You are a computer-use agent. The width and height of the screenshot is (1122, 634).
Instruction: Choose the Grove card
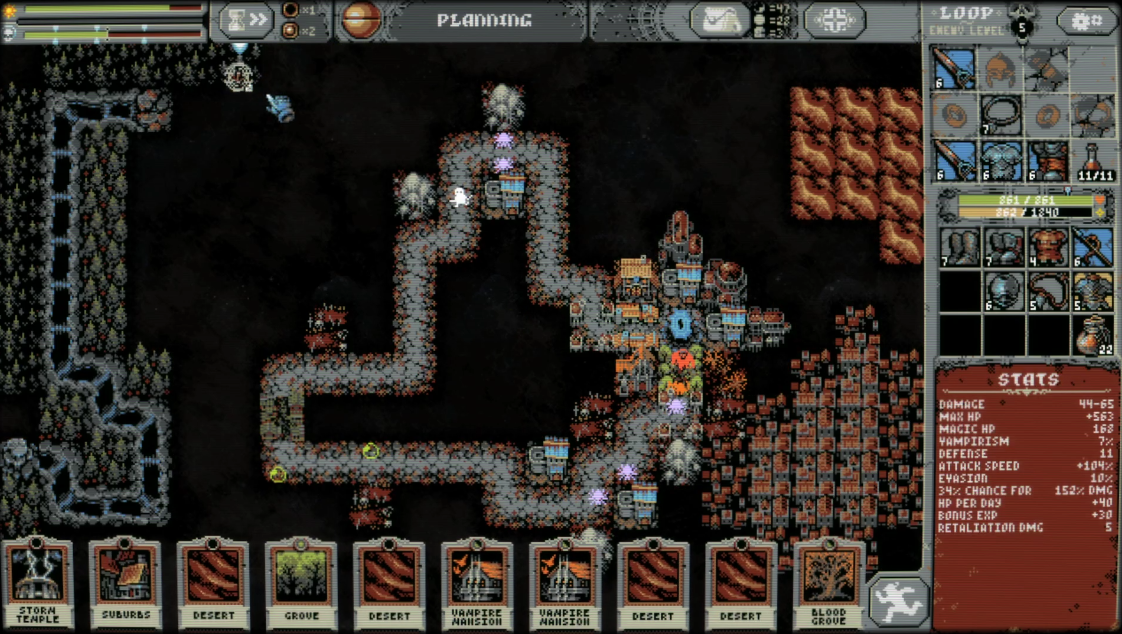click(301, 584)
